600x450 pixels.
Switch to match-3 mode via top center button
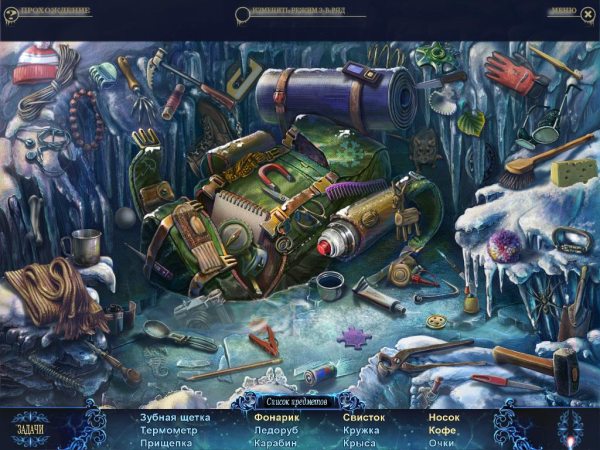pyautogui.click(x=300, y=13)
